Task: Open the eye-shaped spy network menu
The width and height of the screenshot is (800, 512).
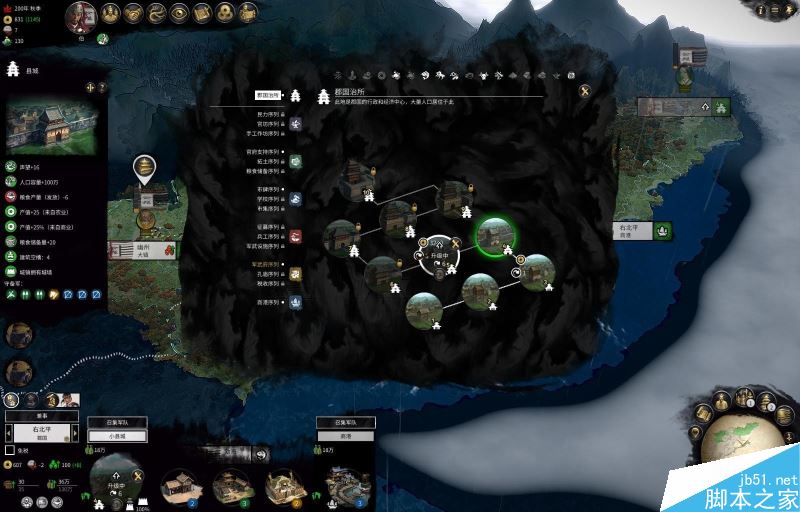Action: 178,13
